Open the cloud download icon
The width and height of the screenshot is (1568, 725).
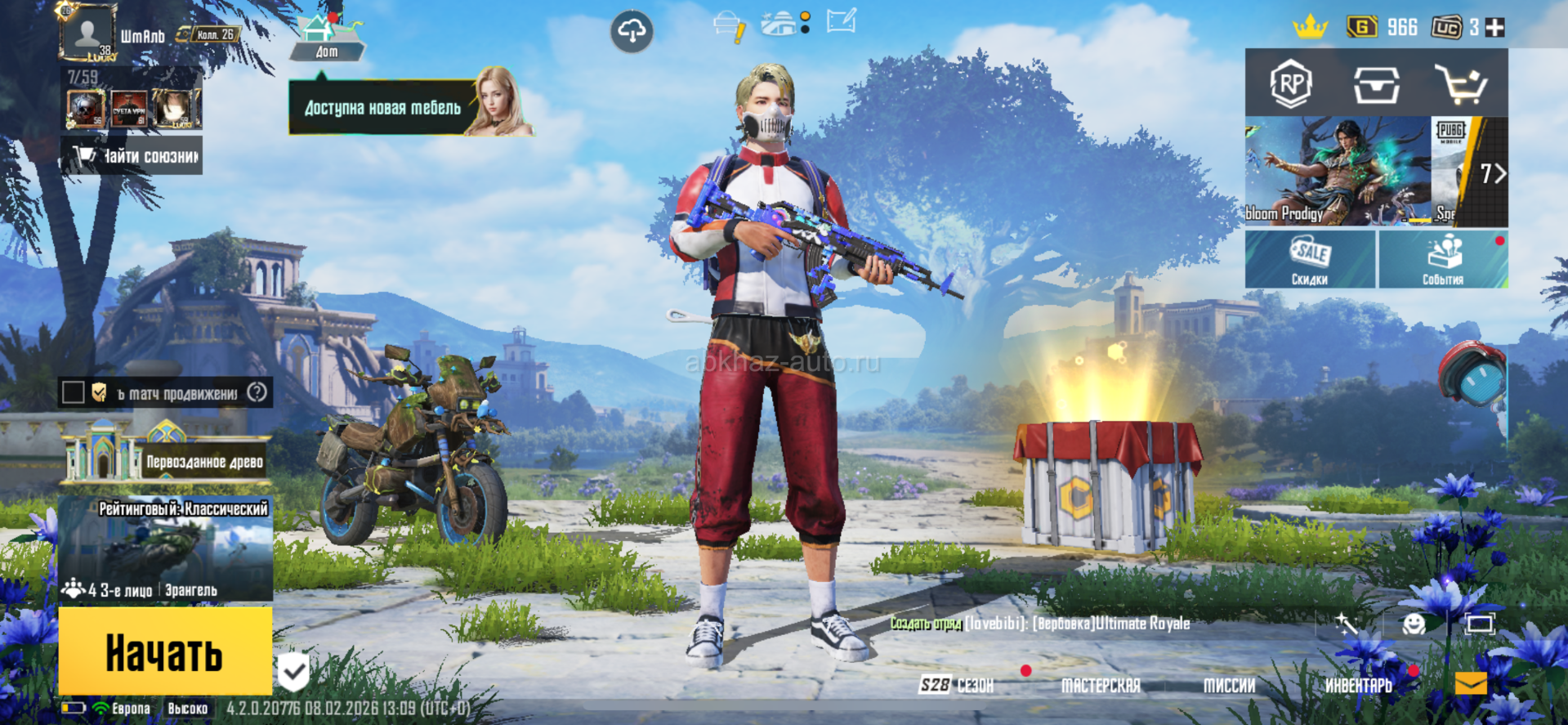tap(632, 32)
